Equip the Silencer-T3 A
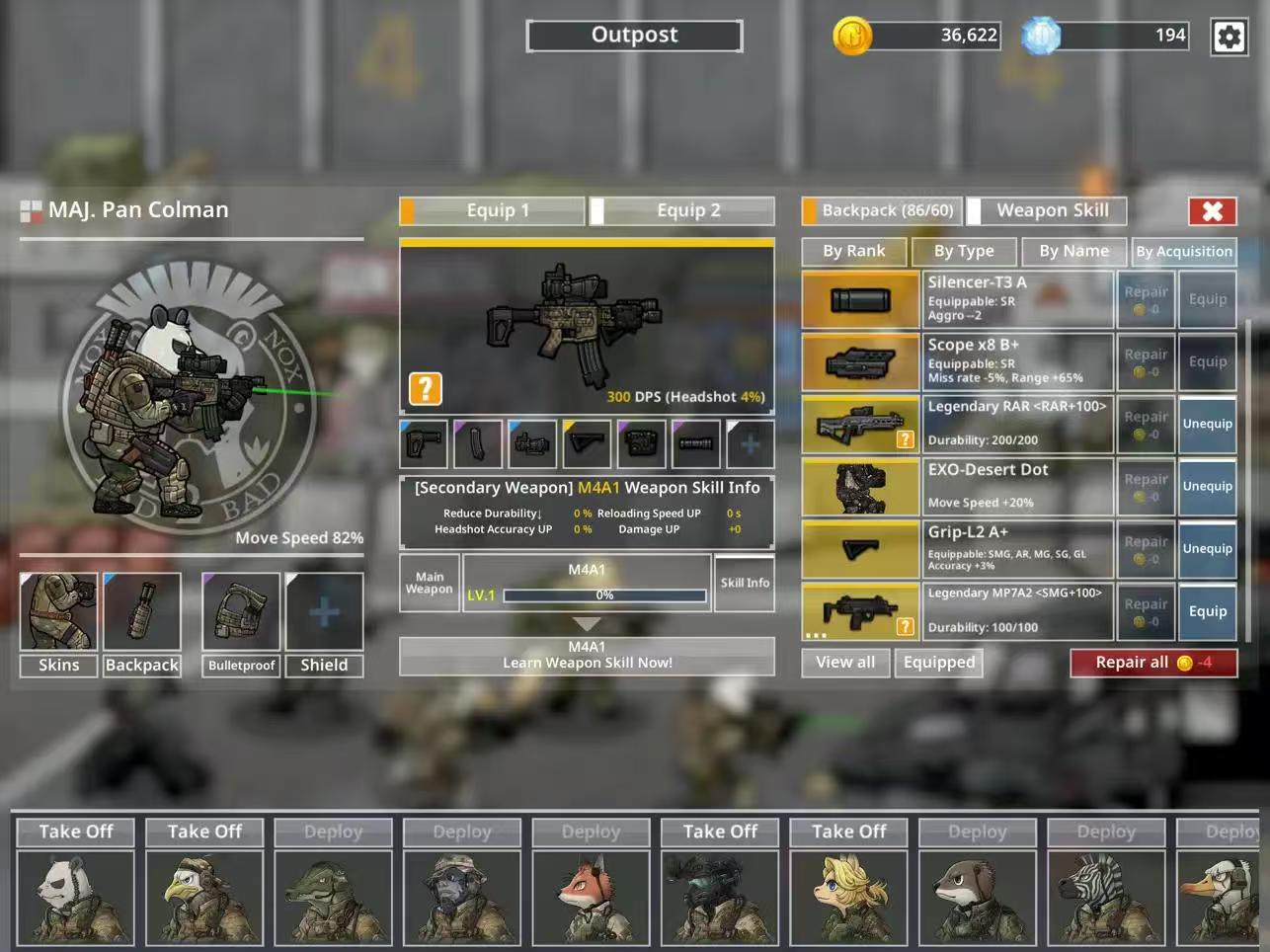The width and height of the screenshot is (1270, 952). pos(1207,299)
